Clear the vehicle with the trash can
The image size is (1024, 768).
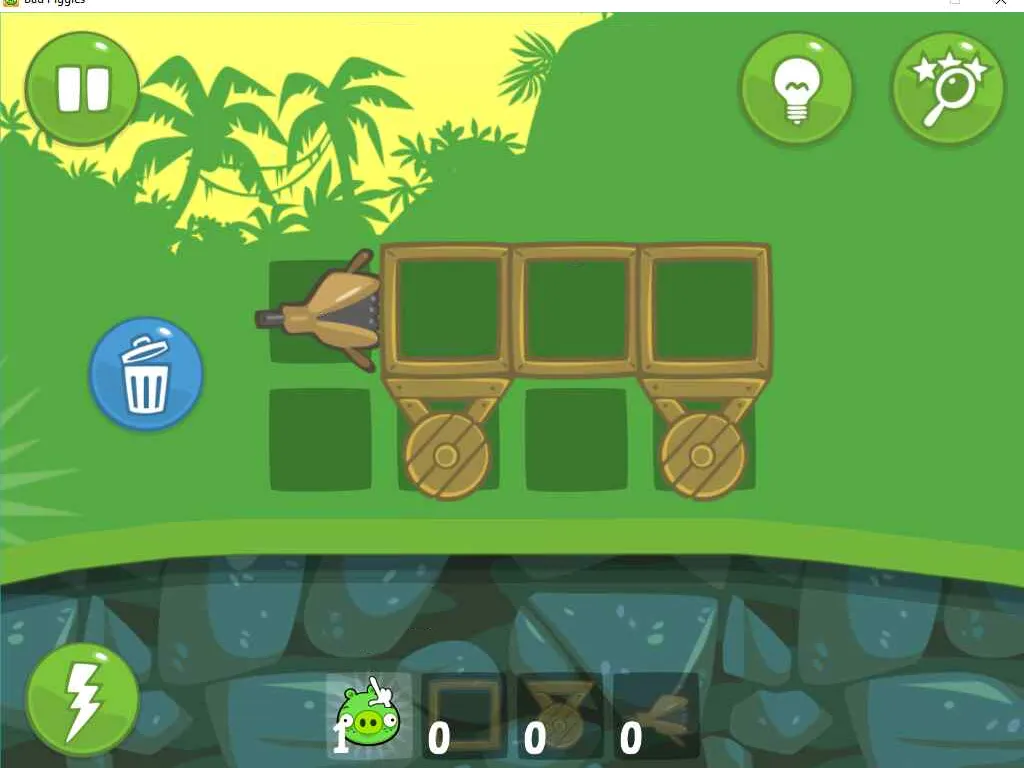coord(146,374)
